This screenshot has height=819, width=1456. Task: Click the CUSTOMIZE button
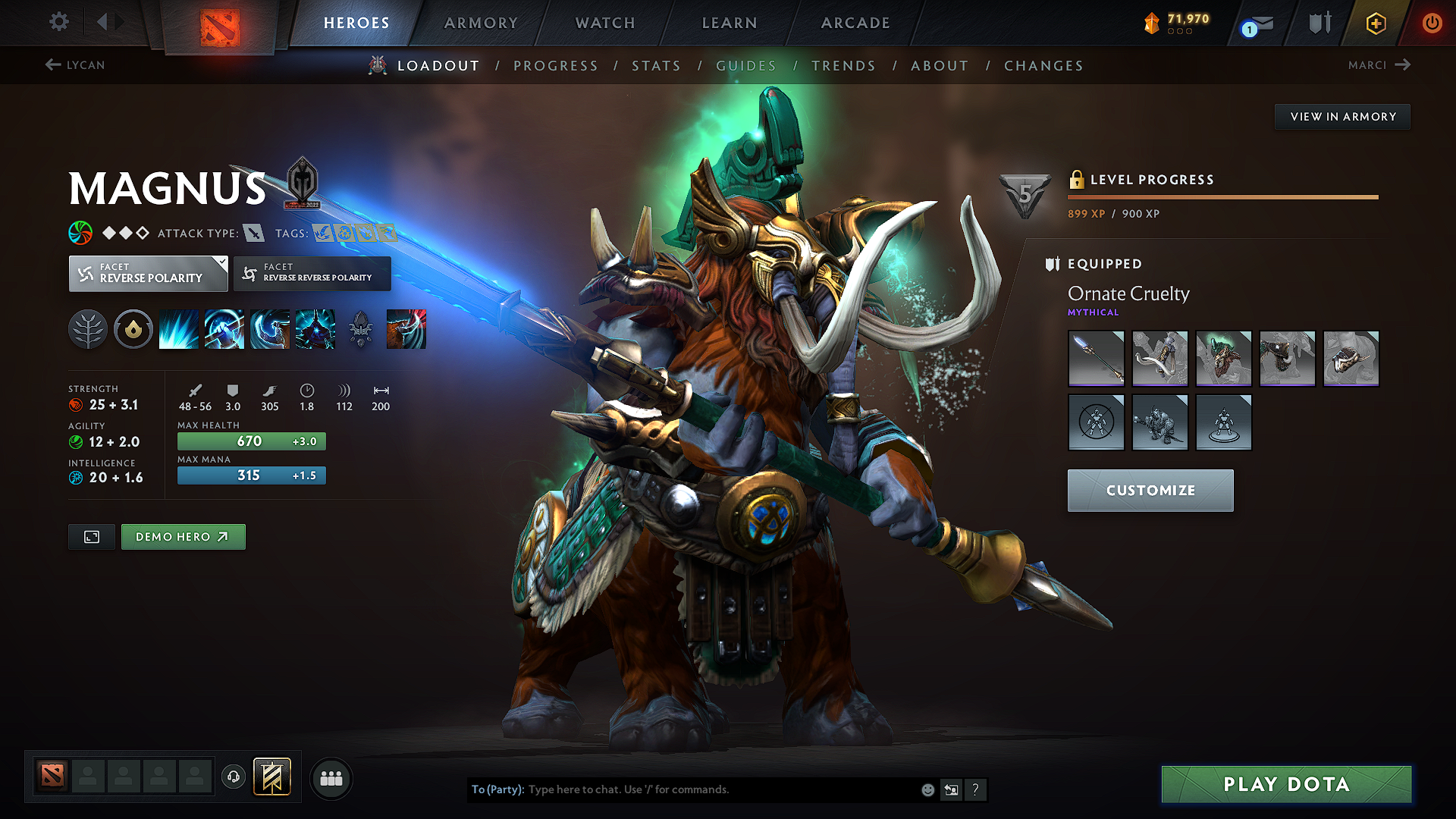[x=1150, y=490]
